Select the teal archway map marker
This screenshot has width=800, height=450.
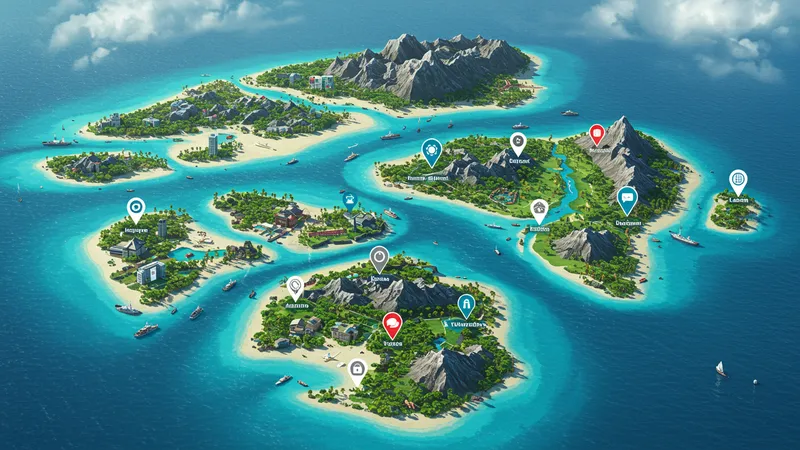[x=465, y=304]
